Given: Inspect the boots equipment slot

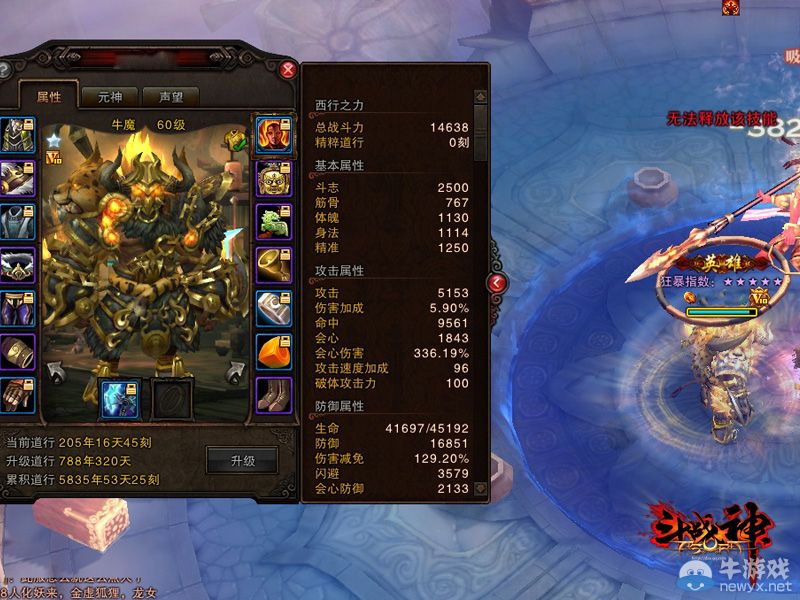Looking at the screenshot, I should click(x=272, y=394).
